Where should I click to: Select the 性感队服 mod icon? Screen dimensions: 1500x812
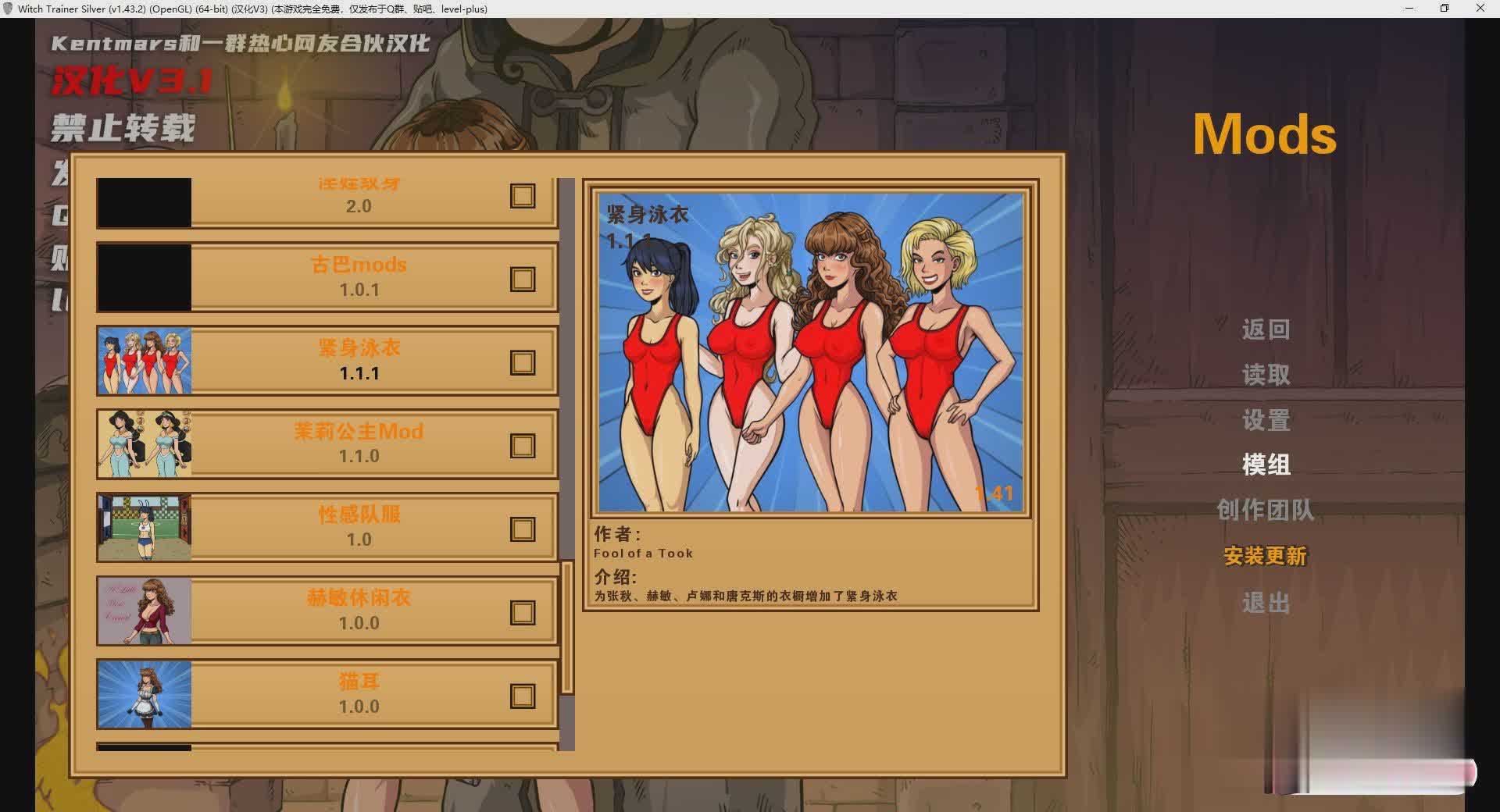point(144,527)
